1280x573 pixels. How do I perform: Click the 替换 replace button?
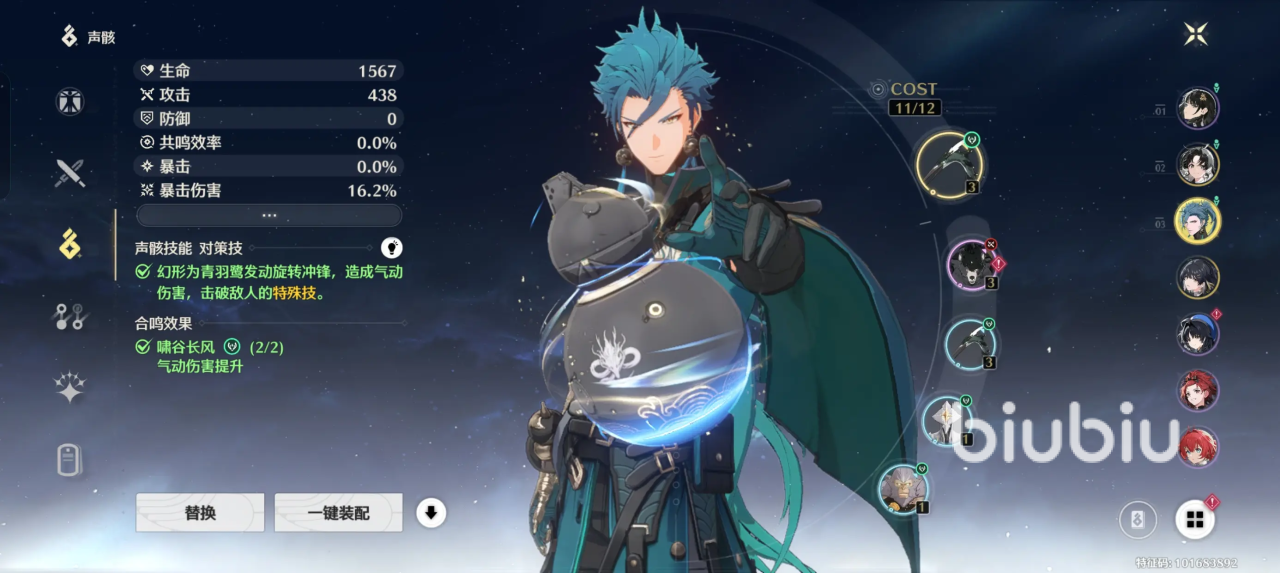click(200, 513)
